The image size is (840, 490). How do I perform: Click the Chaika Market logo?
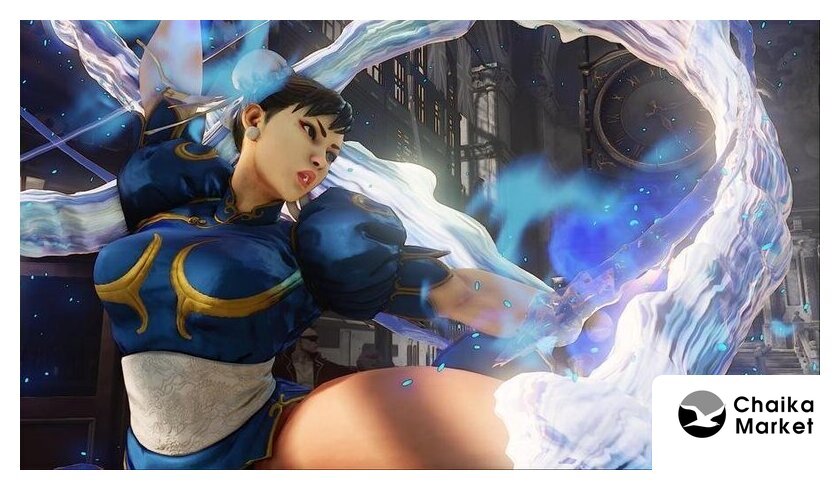click(702, 414)
